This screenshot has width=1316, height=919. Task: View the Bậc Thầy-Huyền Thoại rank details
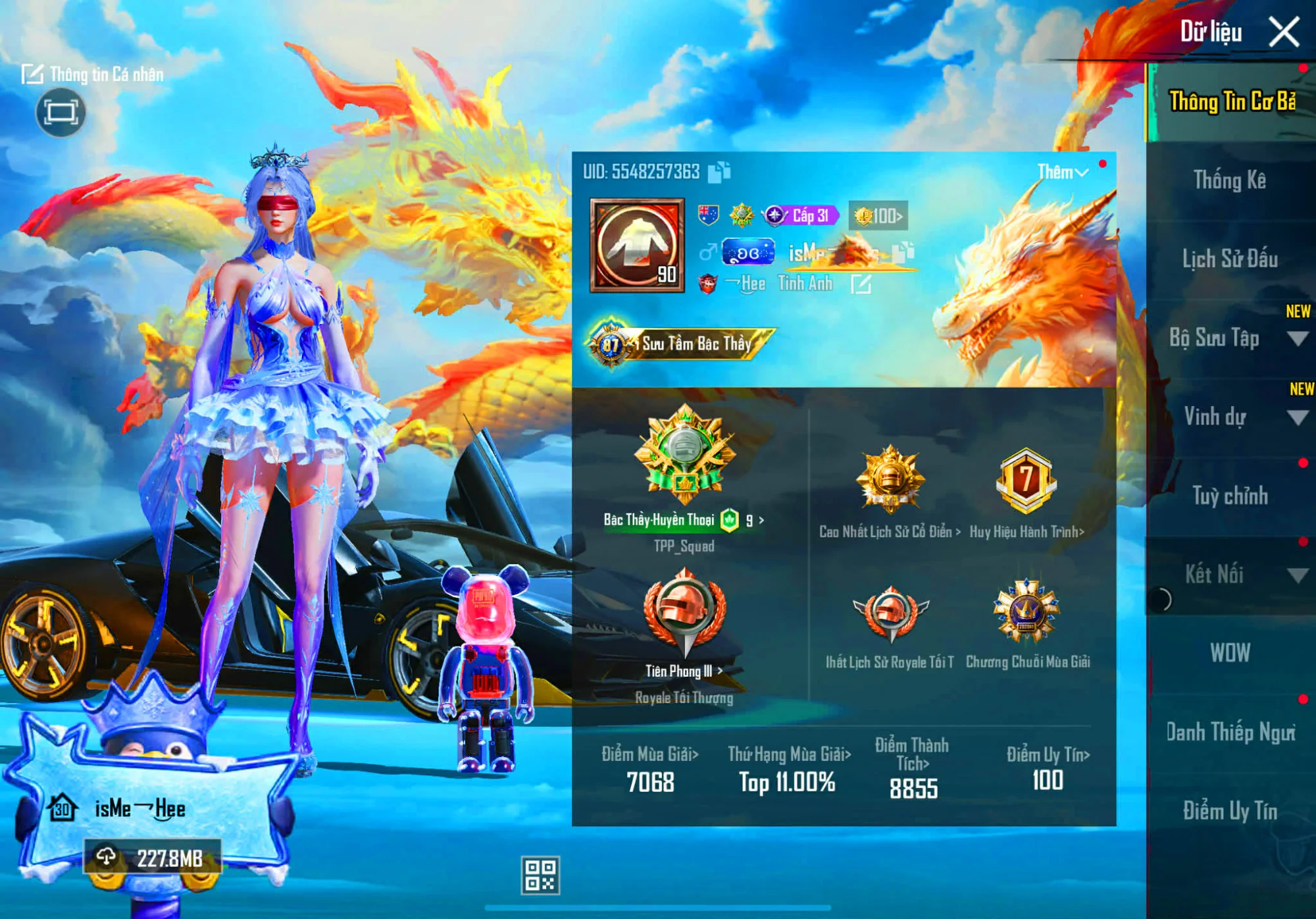coord(684,520)
